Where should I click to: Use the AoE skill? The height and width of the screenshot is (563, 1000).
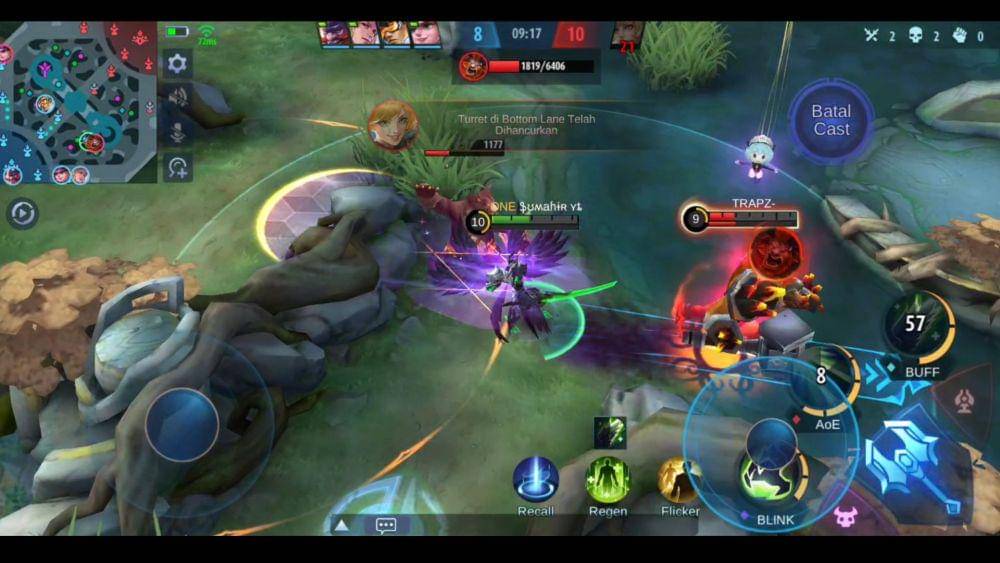click(x=828, y=381)
